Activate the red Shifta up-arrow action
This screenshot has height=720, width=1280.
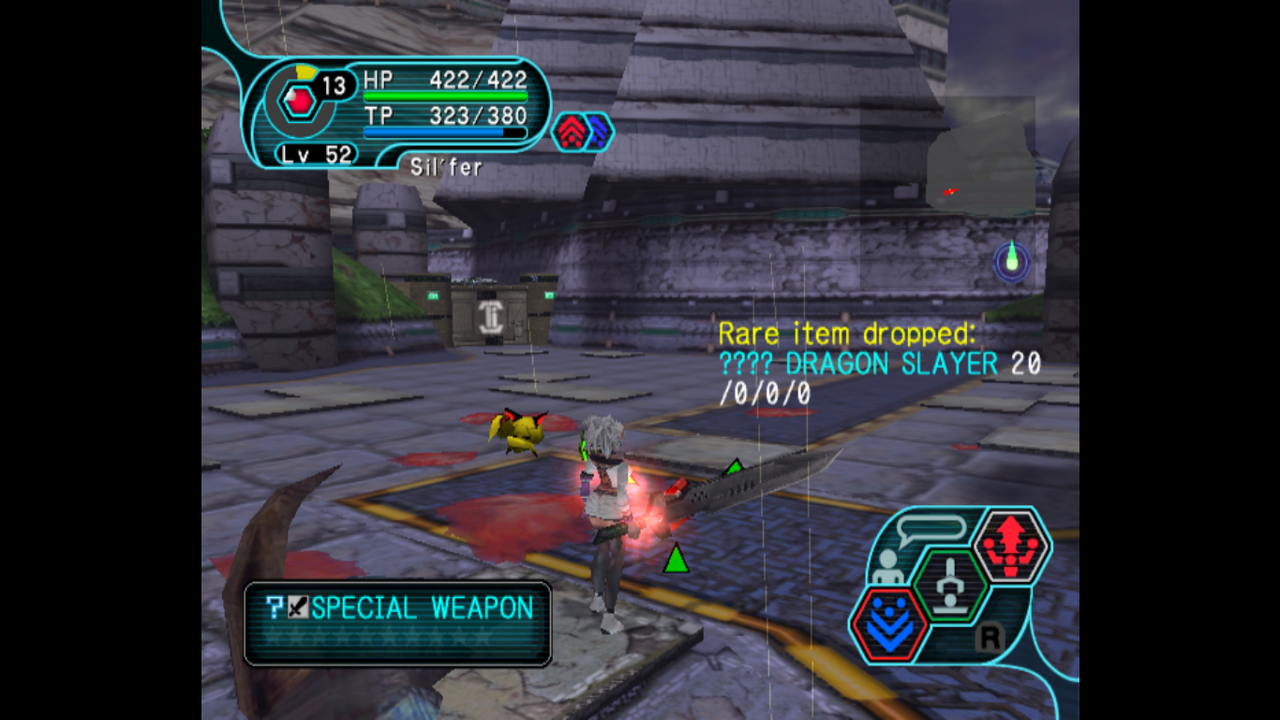coord(1011,546)
